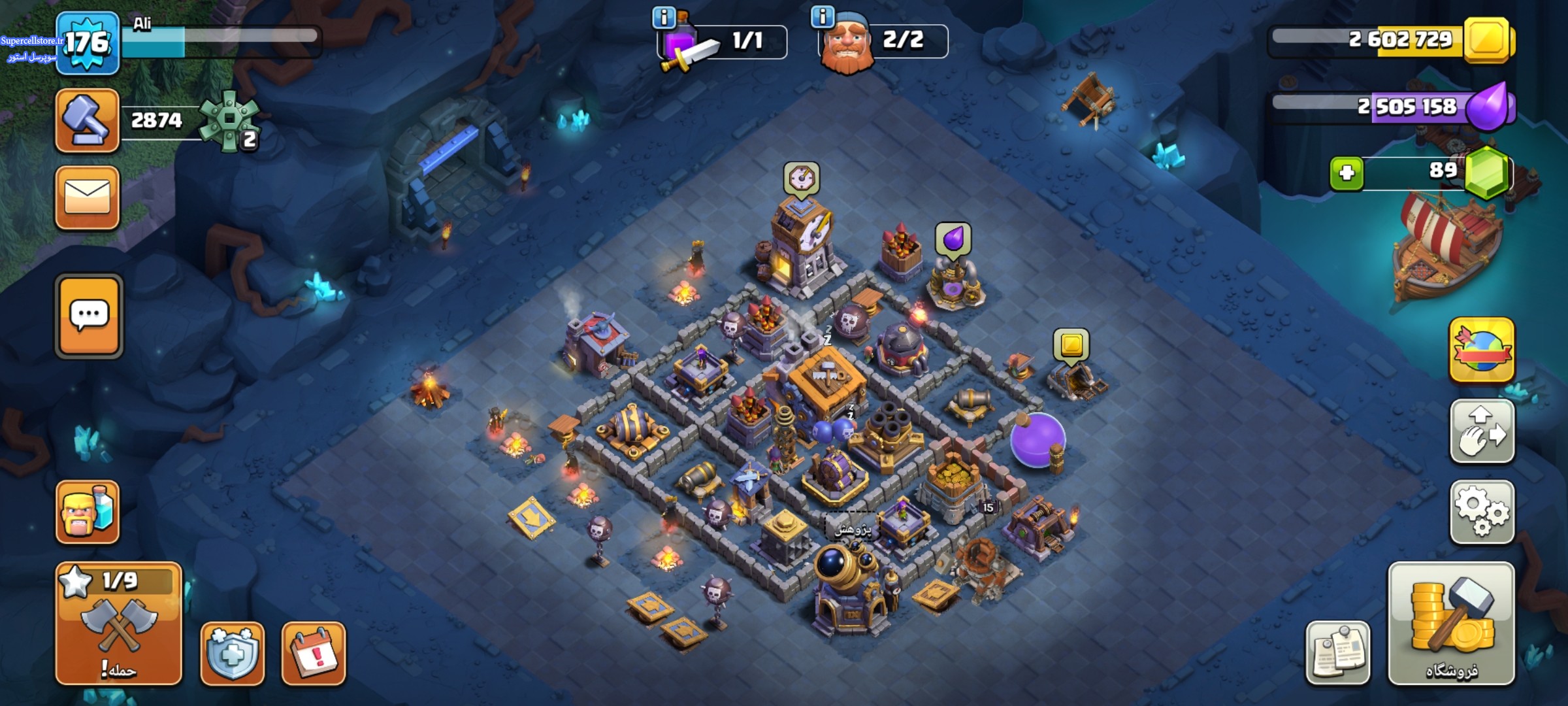The image size is (1568, 706).
Task: Show info for the battle machine potion
Action: (664, 18)
